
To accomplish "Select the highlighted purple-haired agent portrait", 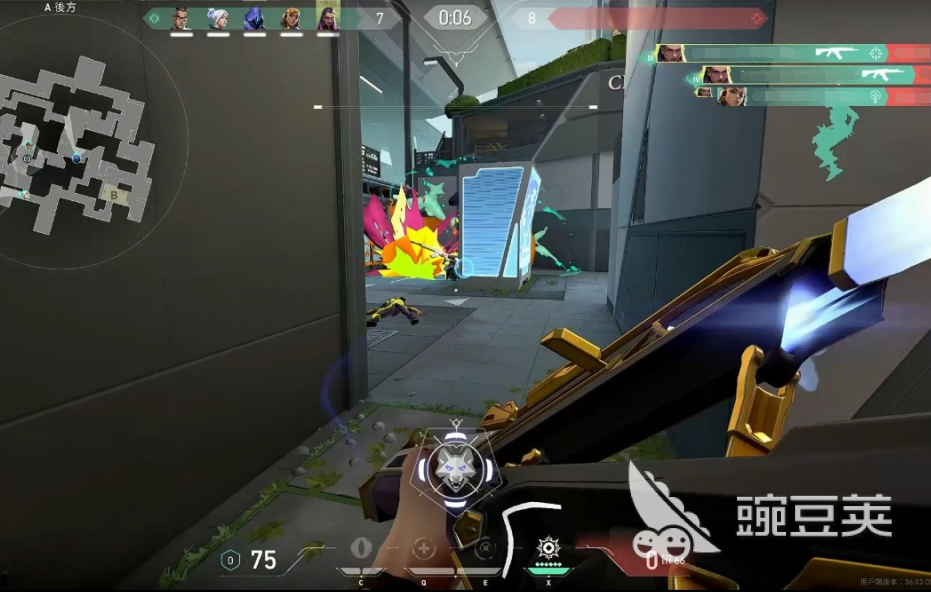I will [327, 18].
